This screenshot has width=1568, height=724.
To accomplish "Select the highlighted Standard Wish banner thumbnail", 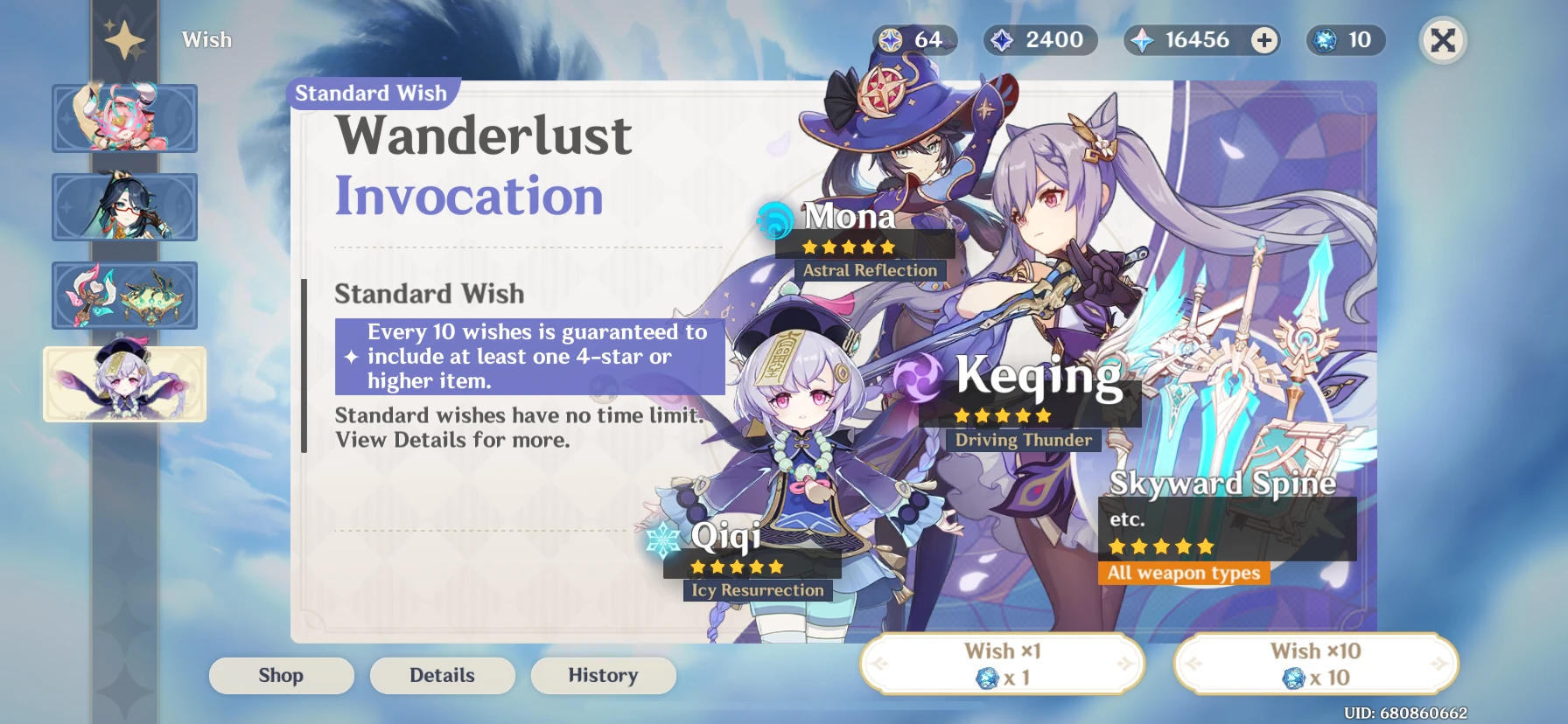I will point(123,385).
